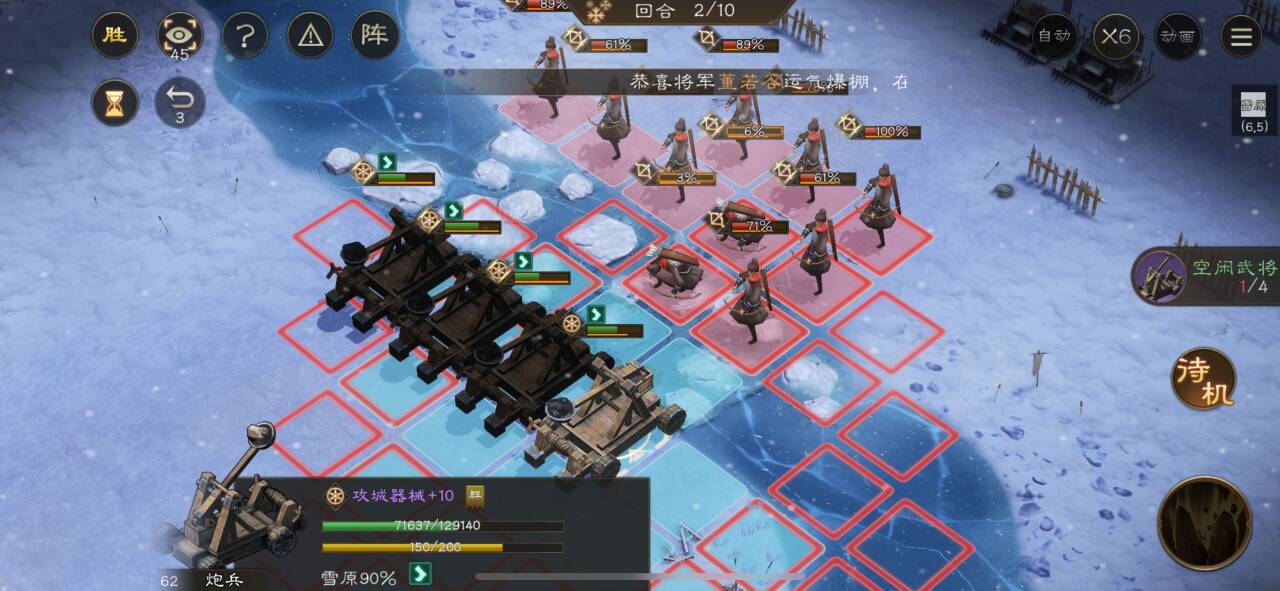Activate the round skill button
This screenshot has height=591, width=1280.
pyautogui.click(x=1205, y=523)
